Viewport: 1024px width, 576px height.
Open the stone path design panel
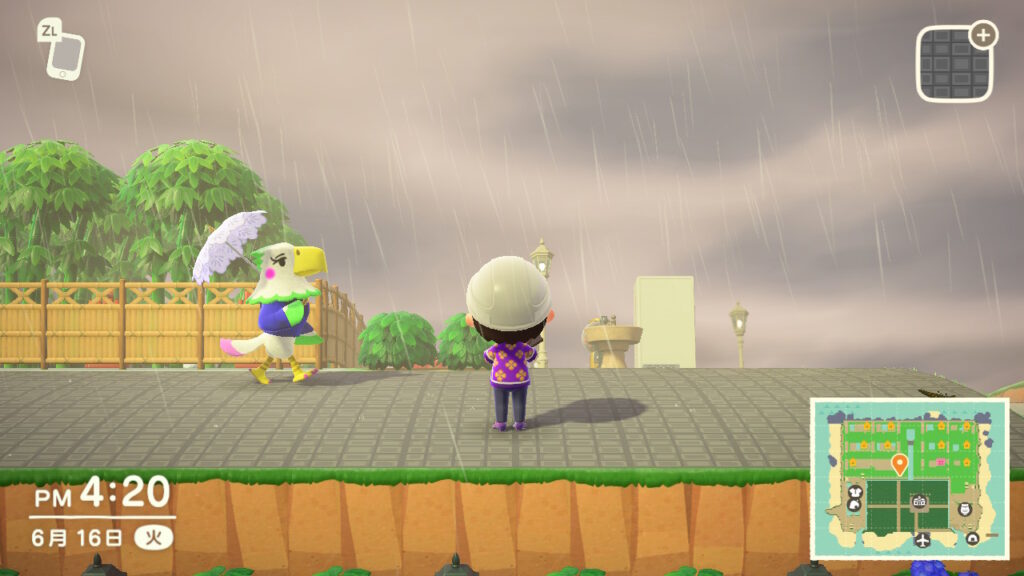click(955, 64)
